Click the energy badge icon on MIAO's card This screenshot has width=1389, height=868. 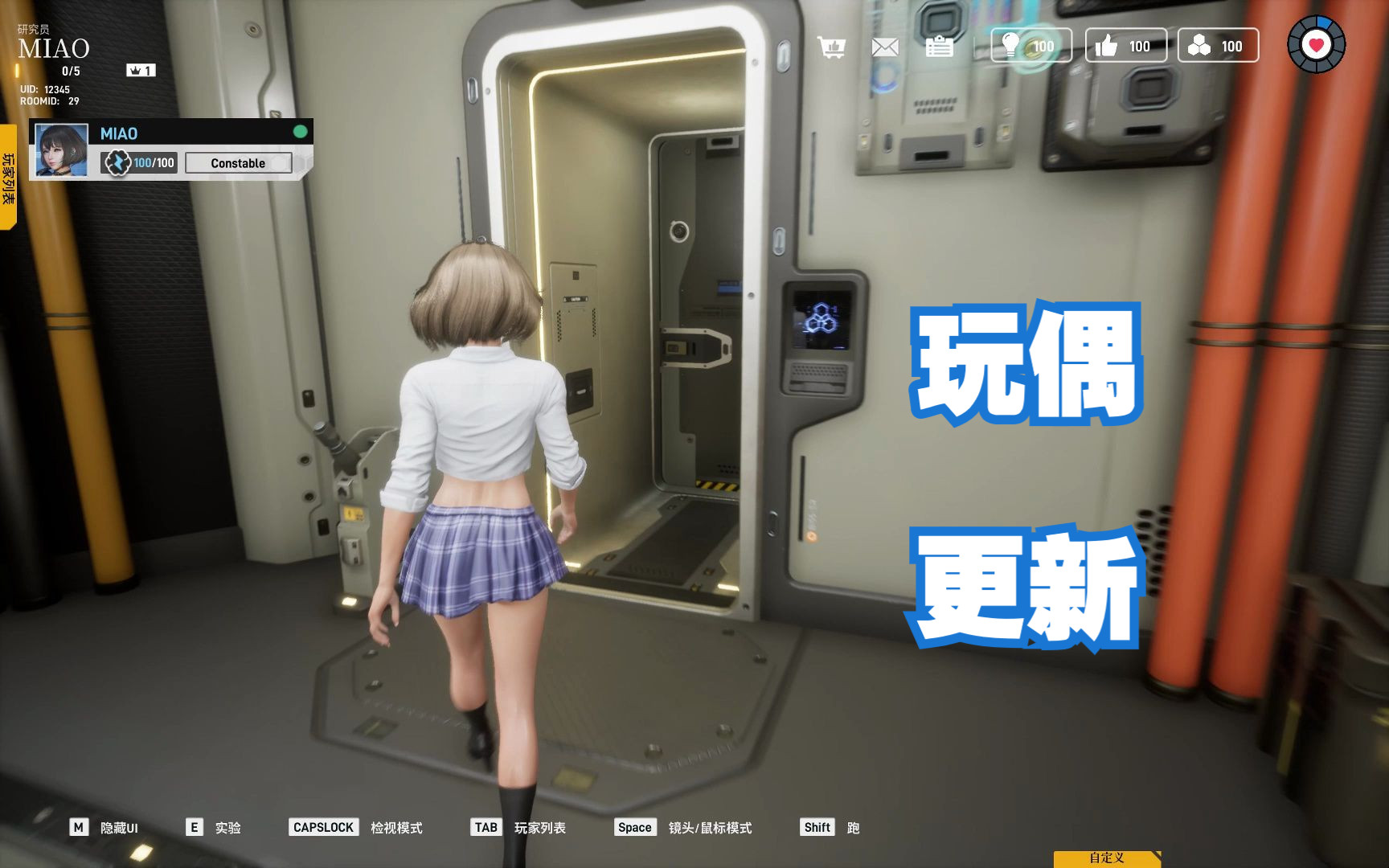(x=116, y=162)
